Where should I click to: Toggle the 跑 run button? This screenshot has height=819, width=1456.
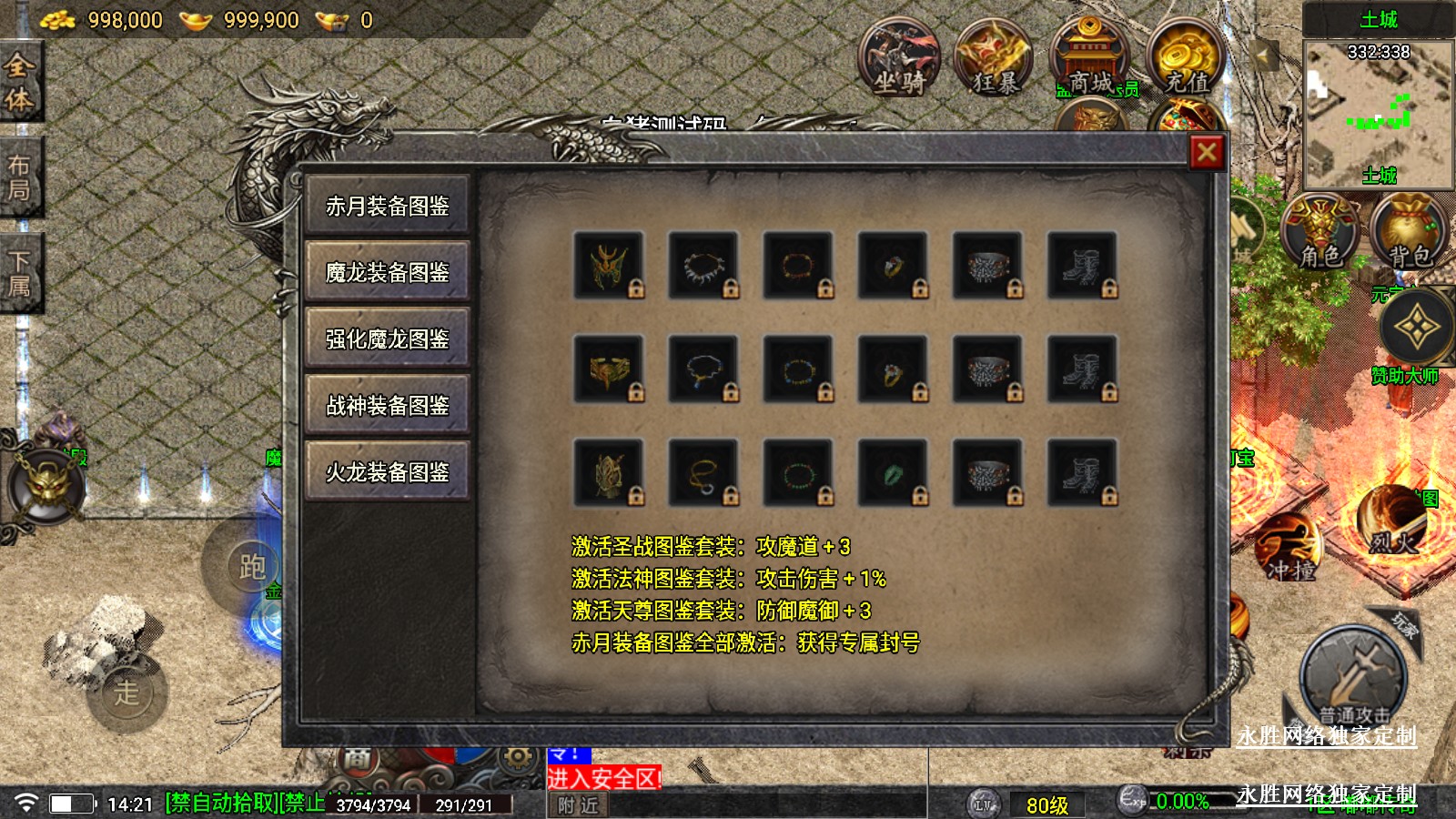pyautogui.click(x=251, y=566)
